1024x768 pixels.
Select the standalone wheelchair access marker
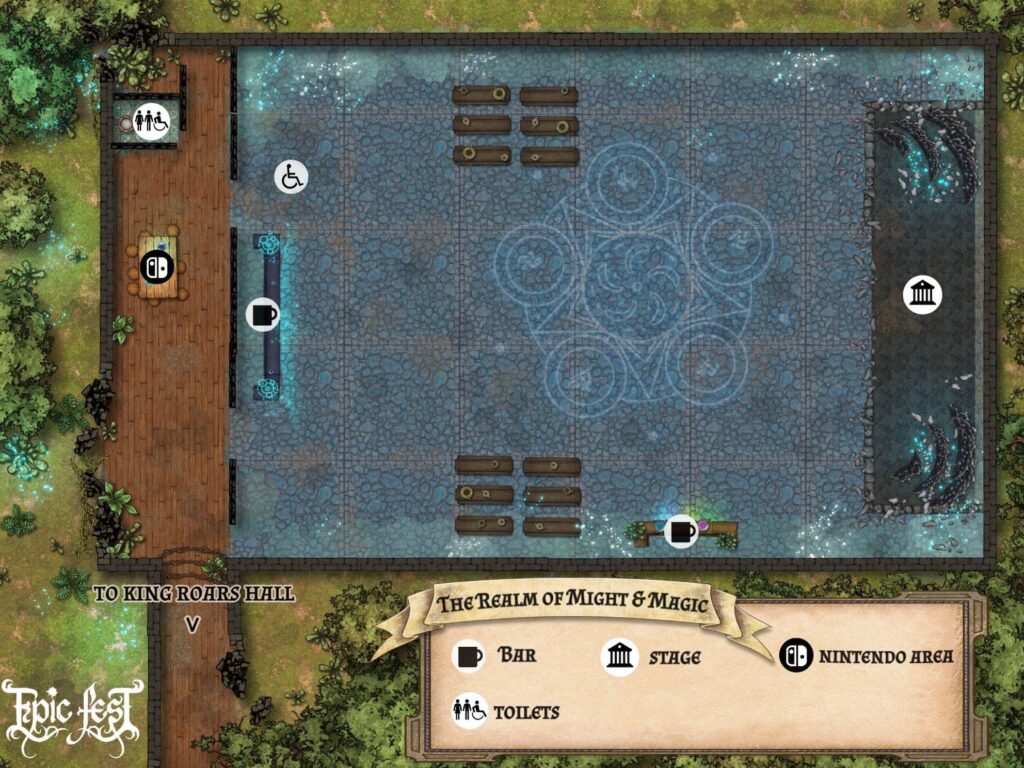click(x=291, y=177)
